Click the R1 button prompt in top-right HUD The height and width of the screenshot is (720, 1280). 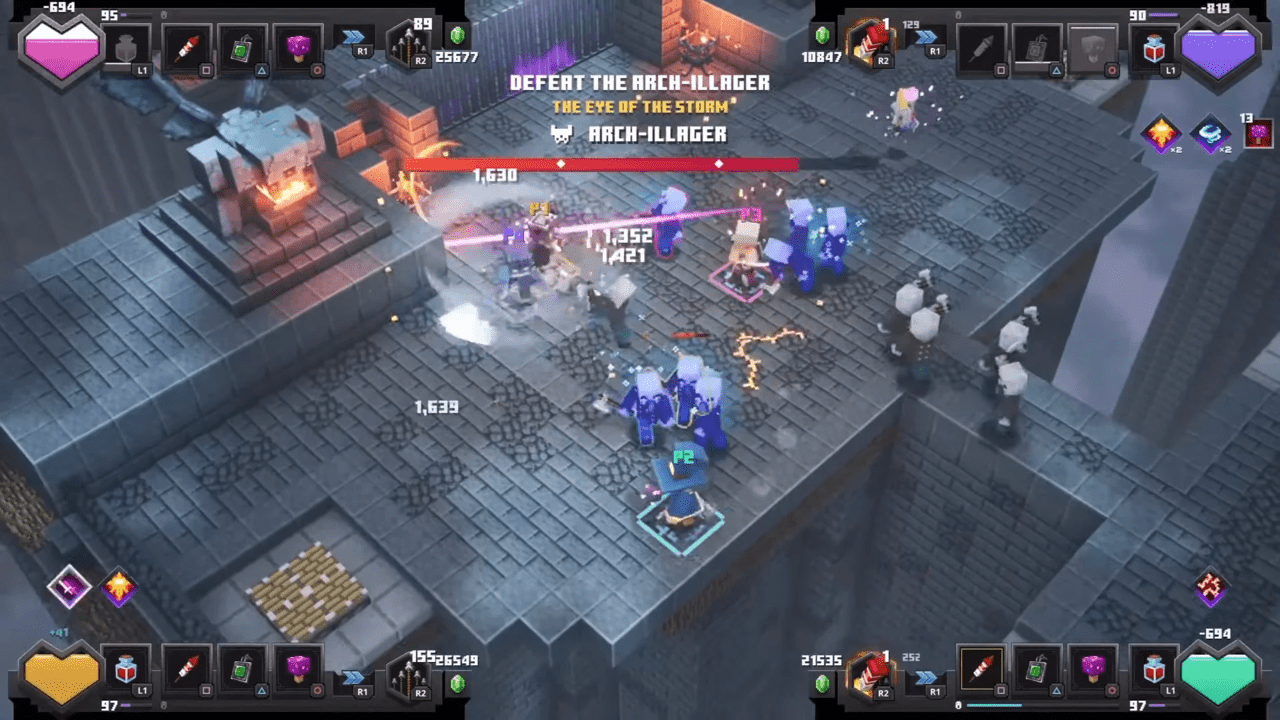(930, 44)
